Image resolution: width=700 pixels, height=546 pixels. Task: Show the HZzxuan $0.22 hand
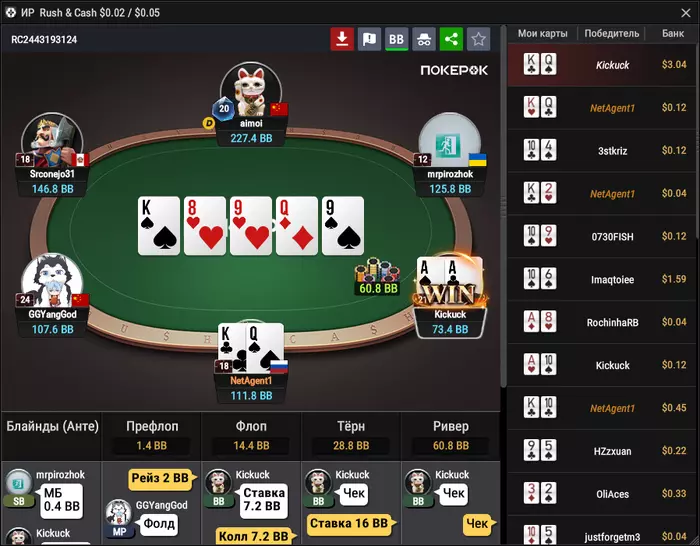click(604, 451)
